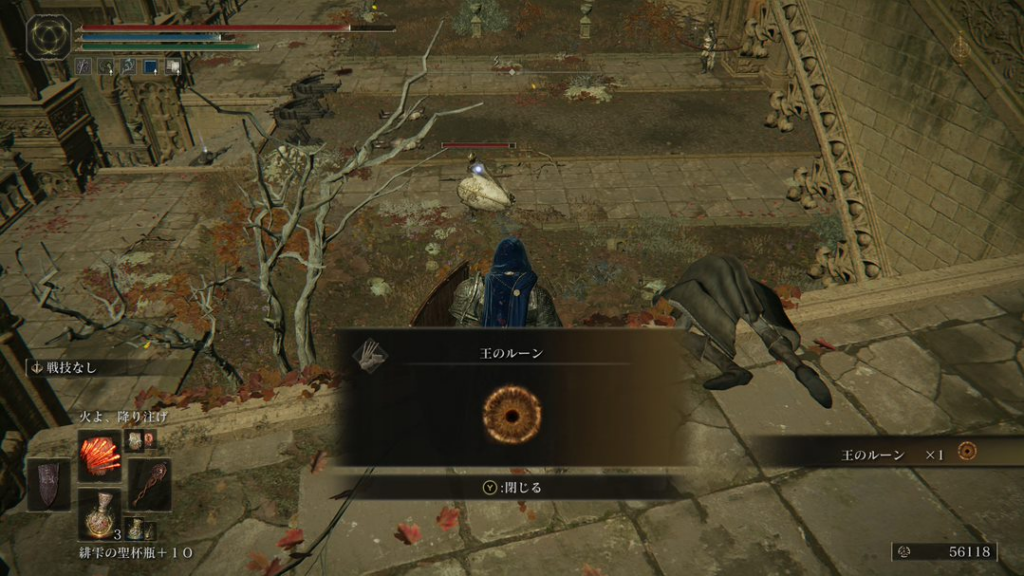The image size is (1024, 576).
Task: Select the equipped shield slot
Action: [48, 484]
